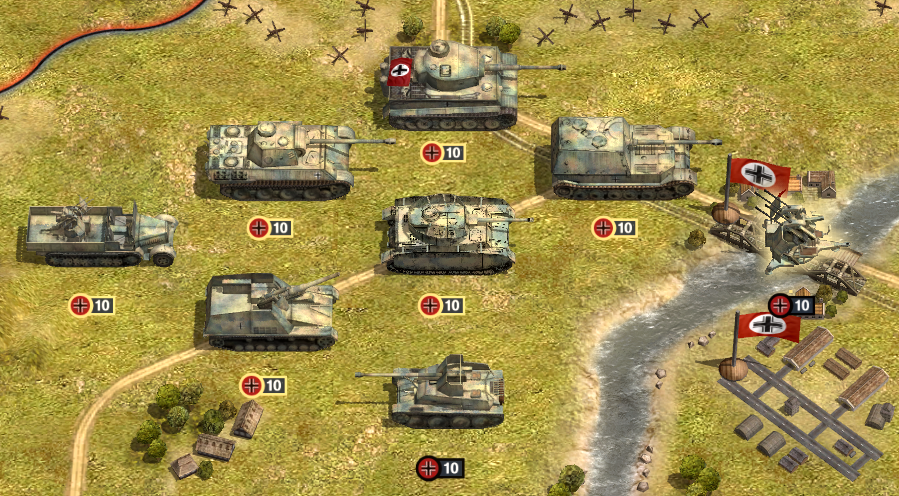Viewport: 899px width, 496px height.
Task: Select the Panzer IV with side skirts
Action: [450, 234]
